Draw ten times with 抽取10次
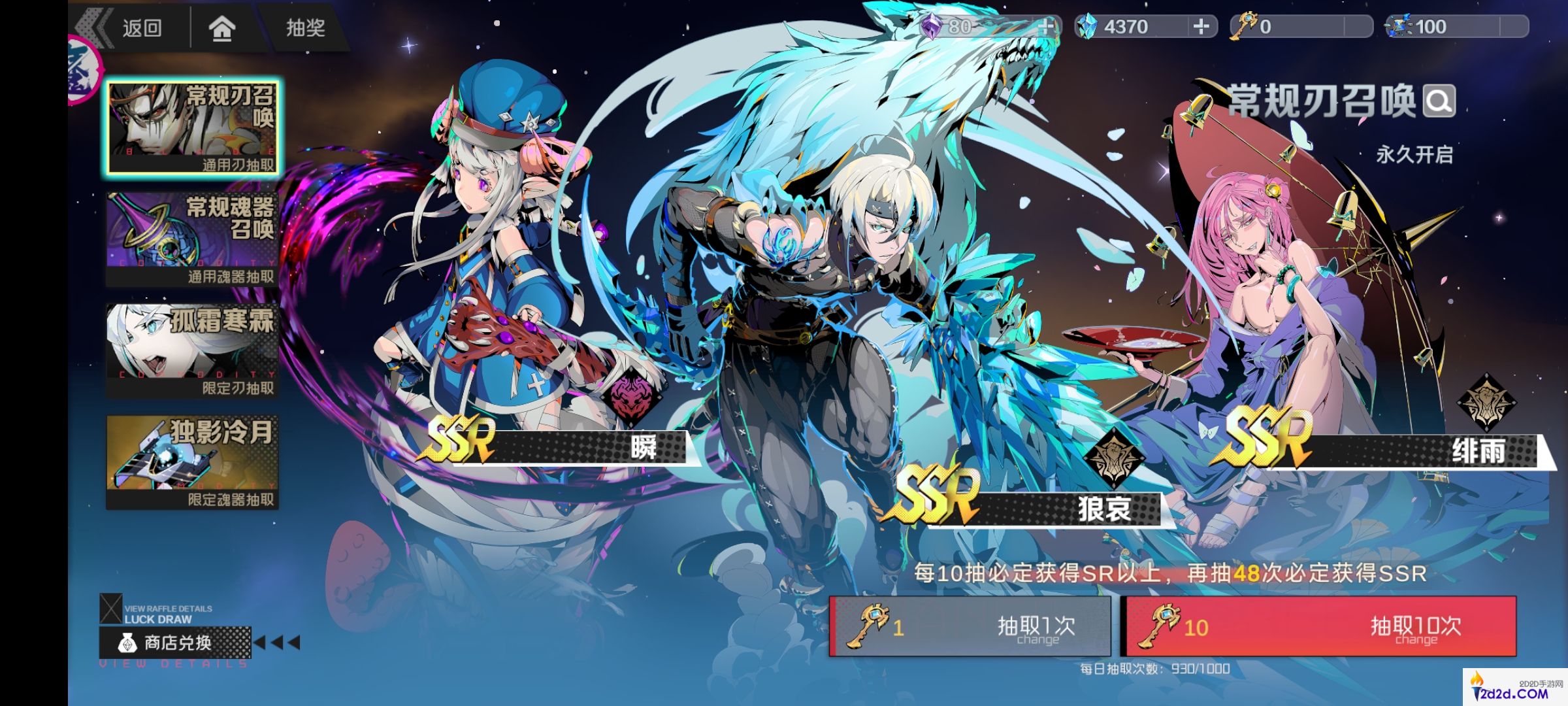This screenshot has width=1568, height=706. 1318,626
